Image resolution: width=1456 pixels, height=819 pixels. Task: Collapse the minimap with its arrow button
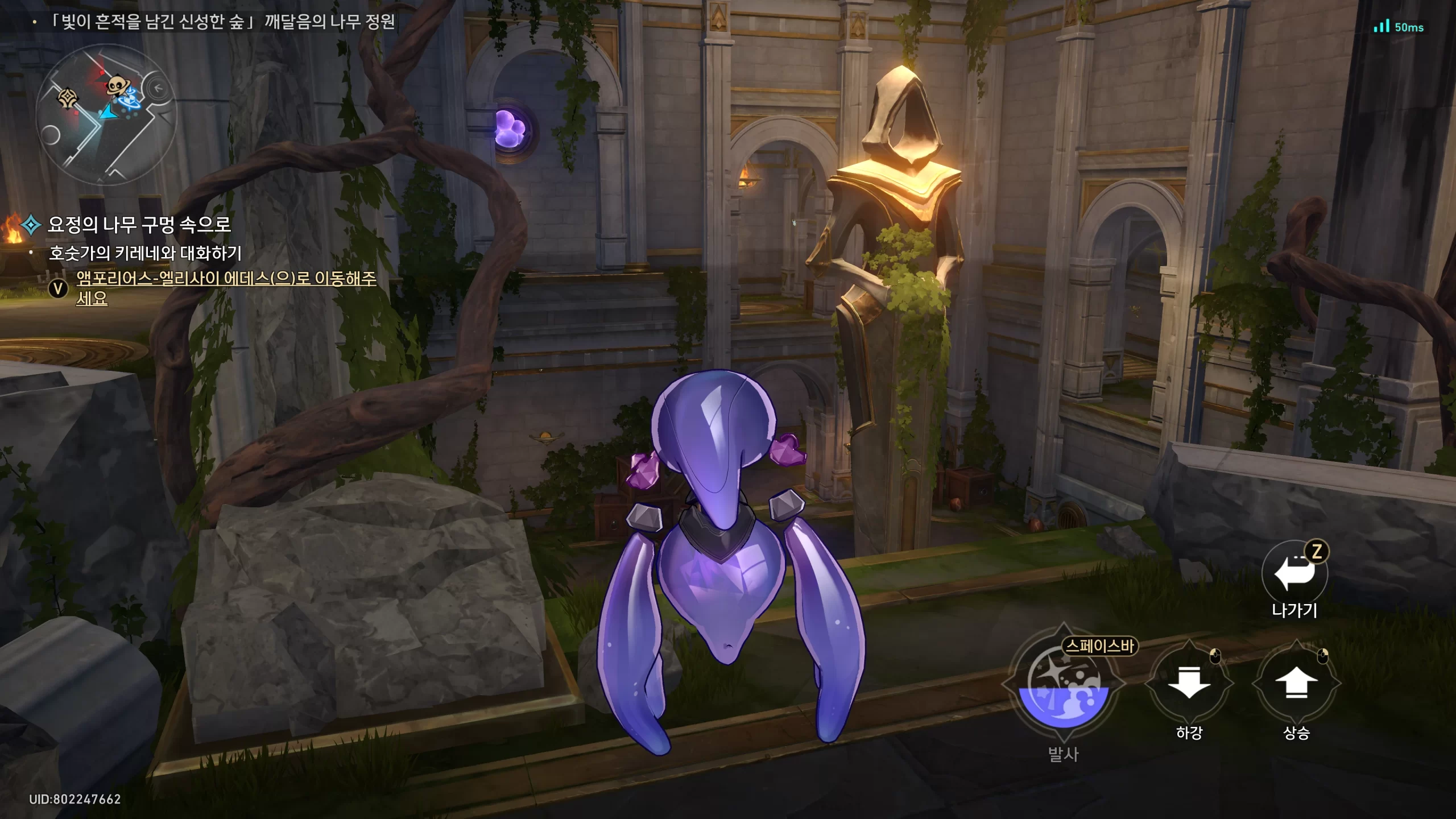click(158, 88)
